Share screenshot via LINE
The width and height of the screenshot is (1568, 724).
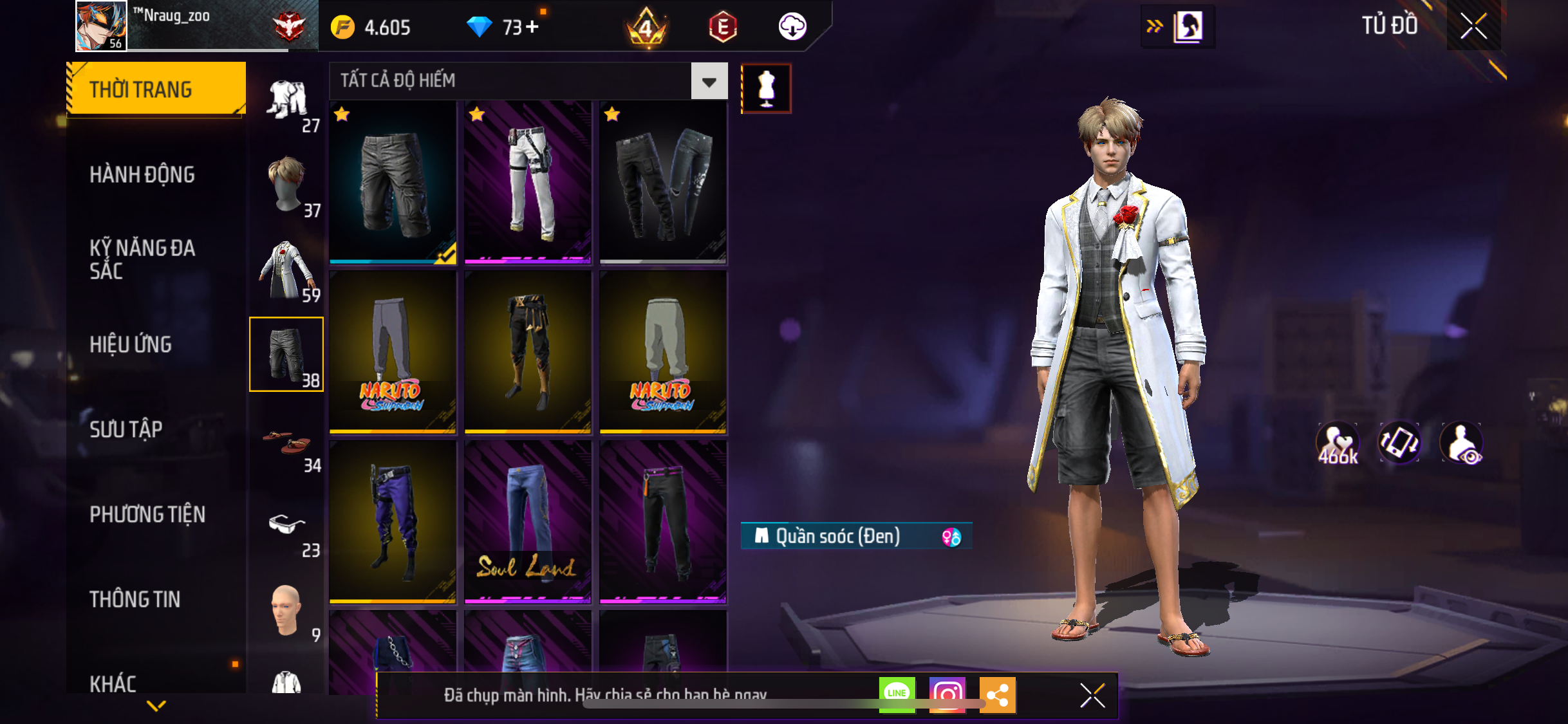(x=897, y=694)
